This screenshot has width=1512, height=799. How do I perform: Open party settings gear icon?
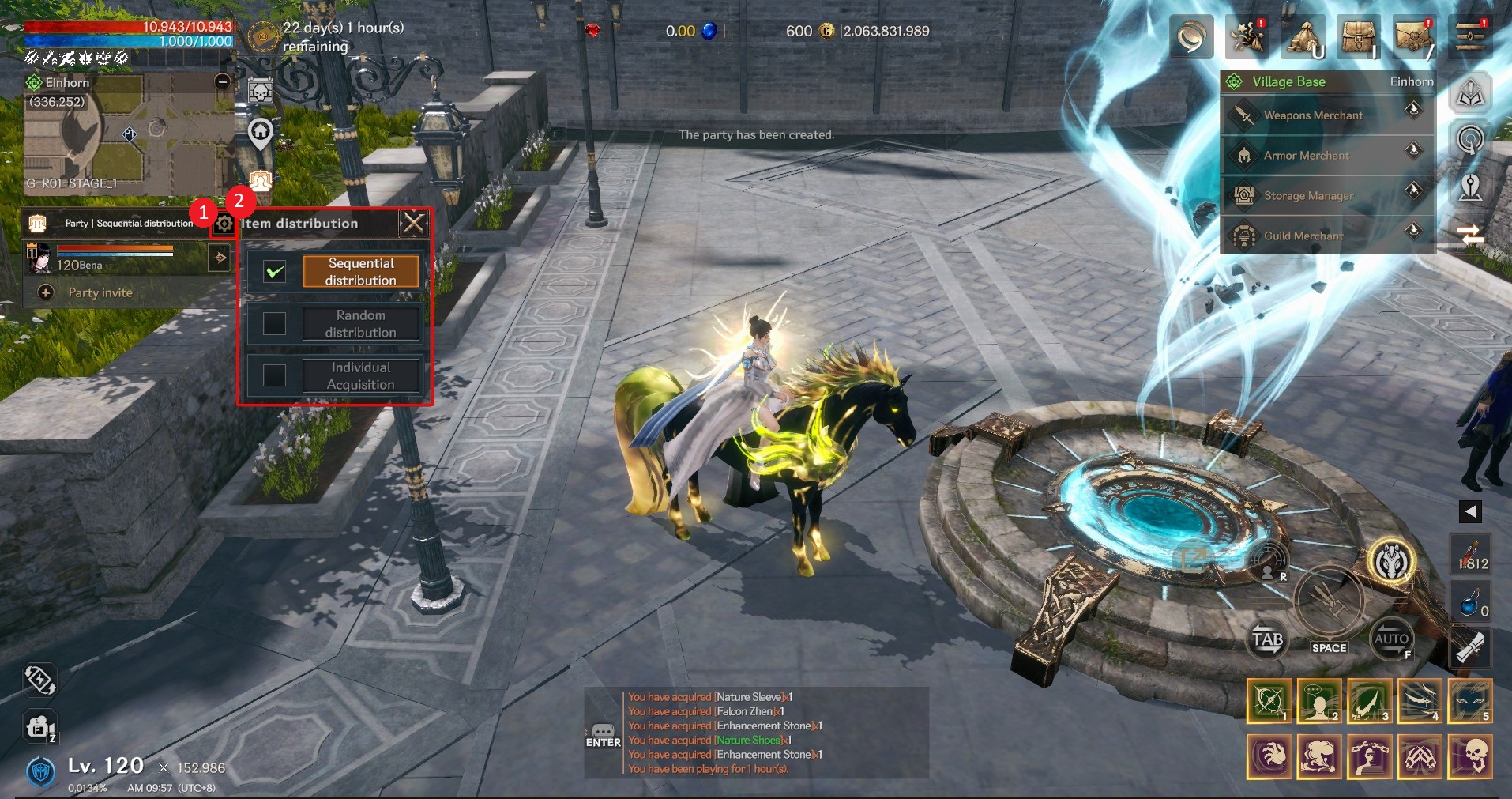[x=224, y=224]
